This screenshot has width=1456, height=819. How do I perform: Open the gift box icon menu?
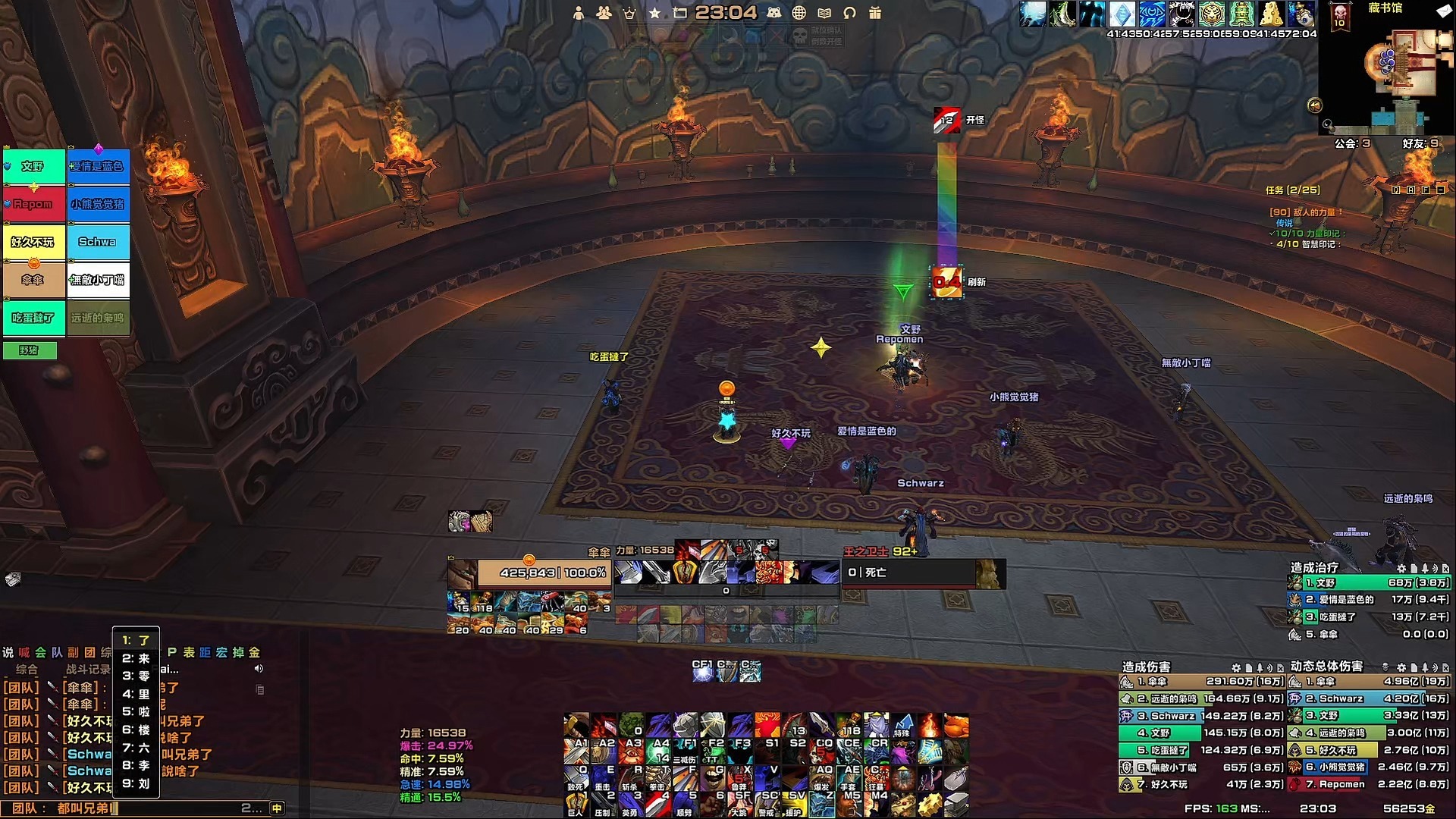[x=875, y=13]
